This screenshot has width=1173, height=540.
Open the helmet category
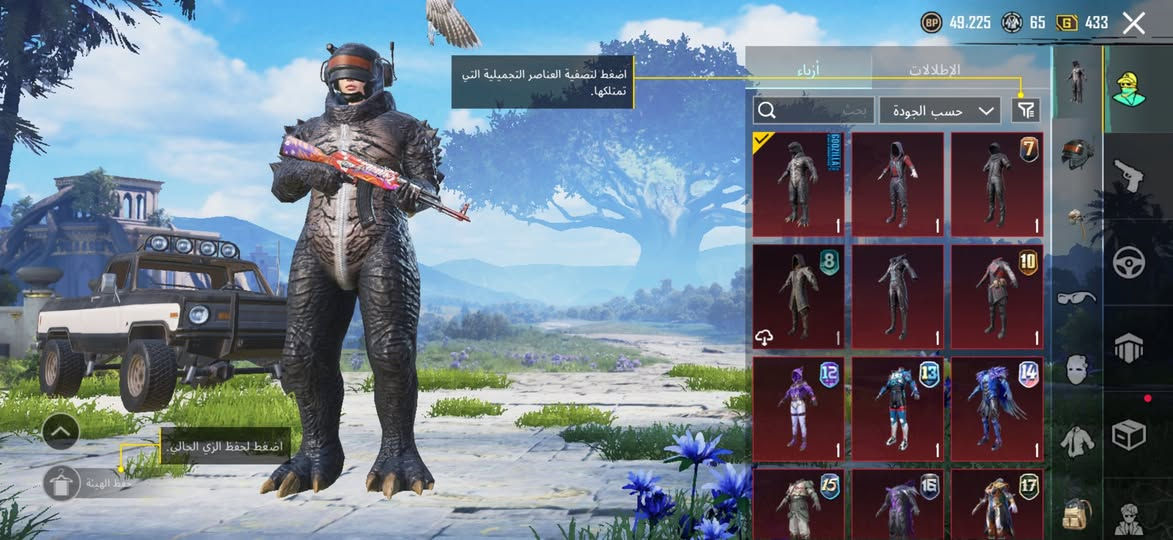click(1077, 152)
